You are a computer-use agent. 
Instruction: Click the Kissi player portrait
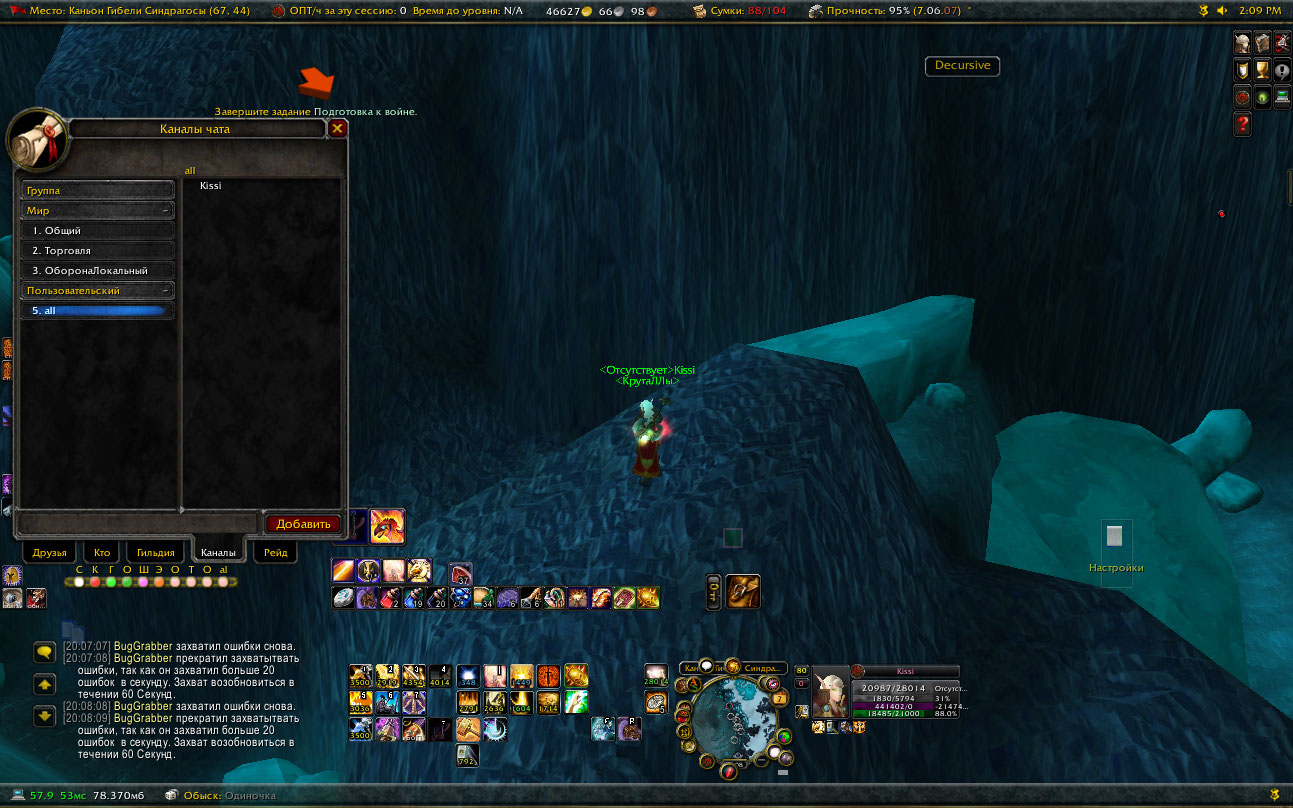tap(830, 691)
